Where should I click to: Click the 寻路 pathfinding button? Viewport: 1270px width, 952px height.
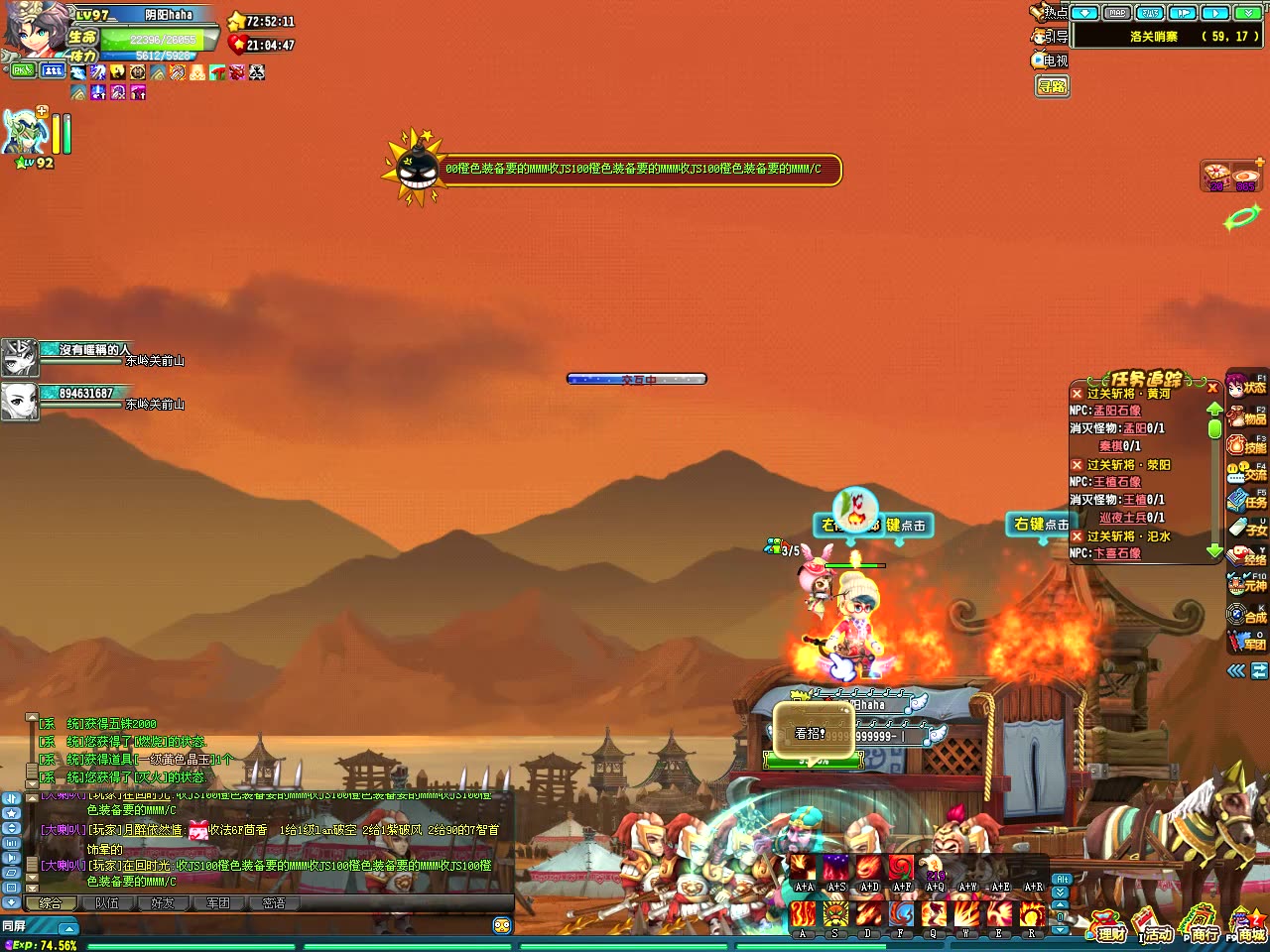click(1052, 86)
